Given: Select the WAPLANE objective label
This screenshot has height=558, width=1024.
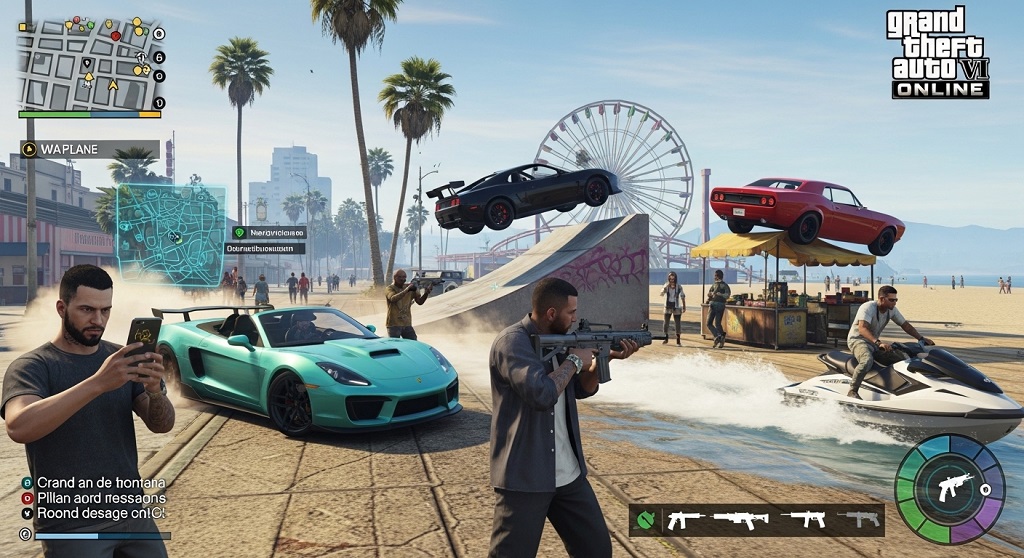Looking at the screenshot, I should tap(90, 149).
